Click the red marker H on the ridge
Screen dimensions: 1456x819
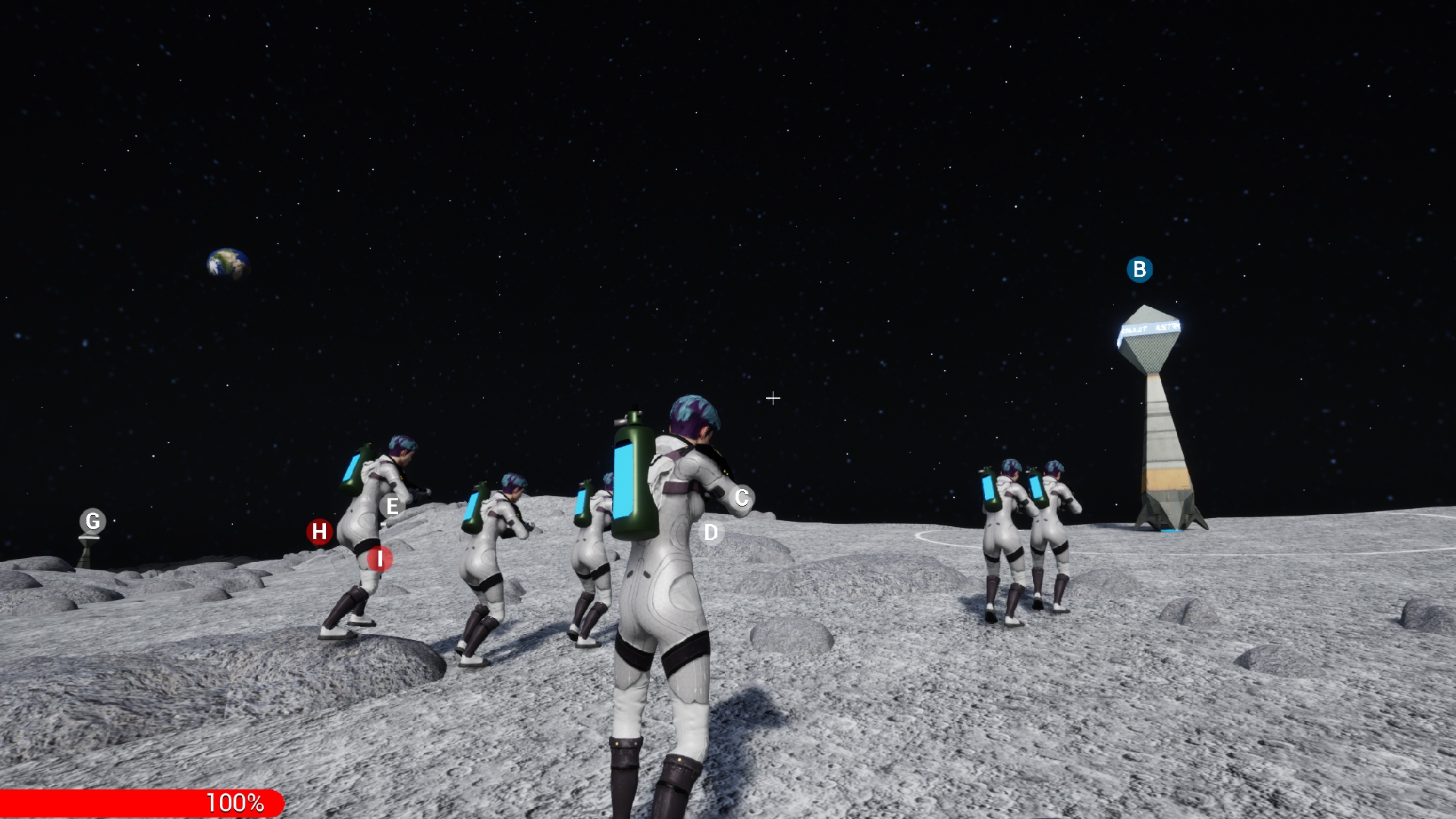[319, 532]
